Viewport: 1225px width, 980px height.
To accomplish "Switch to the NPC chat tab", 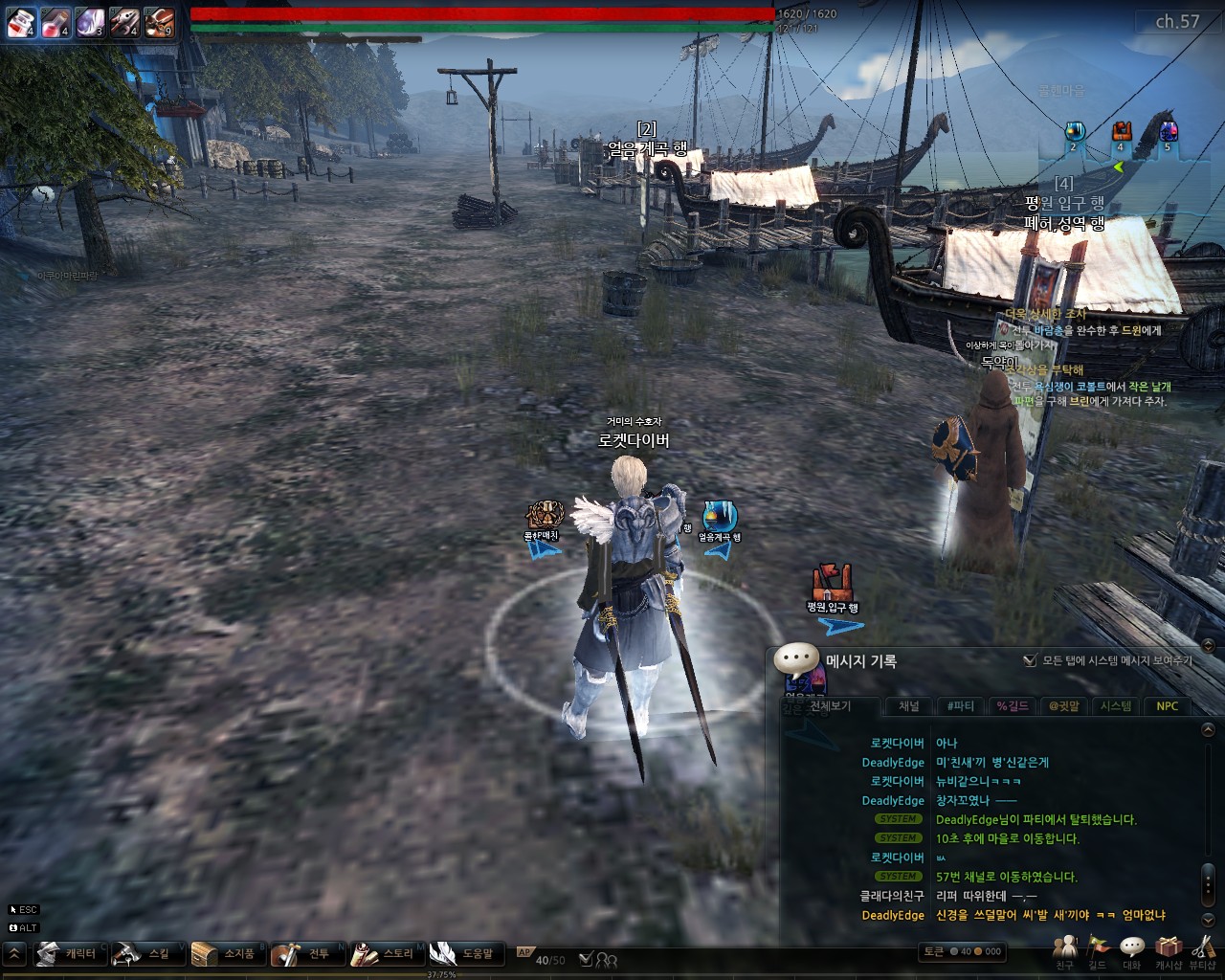I will point(1167,706).
